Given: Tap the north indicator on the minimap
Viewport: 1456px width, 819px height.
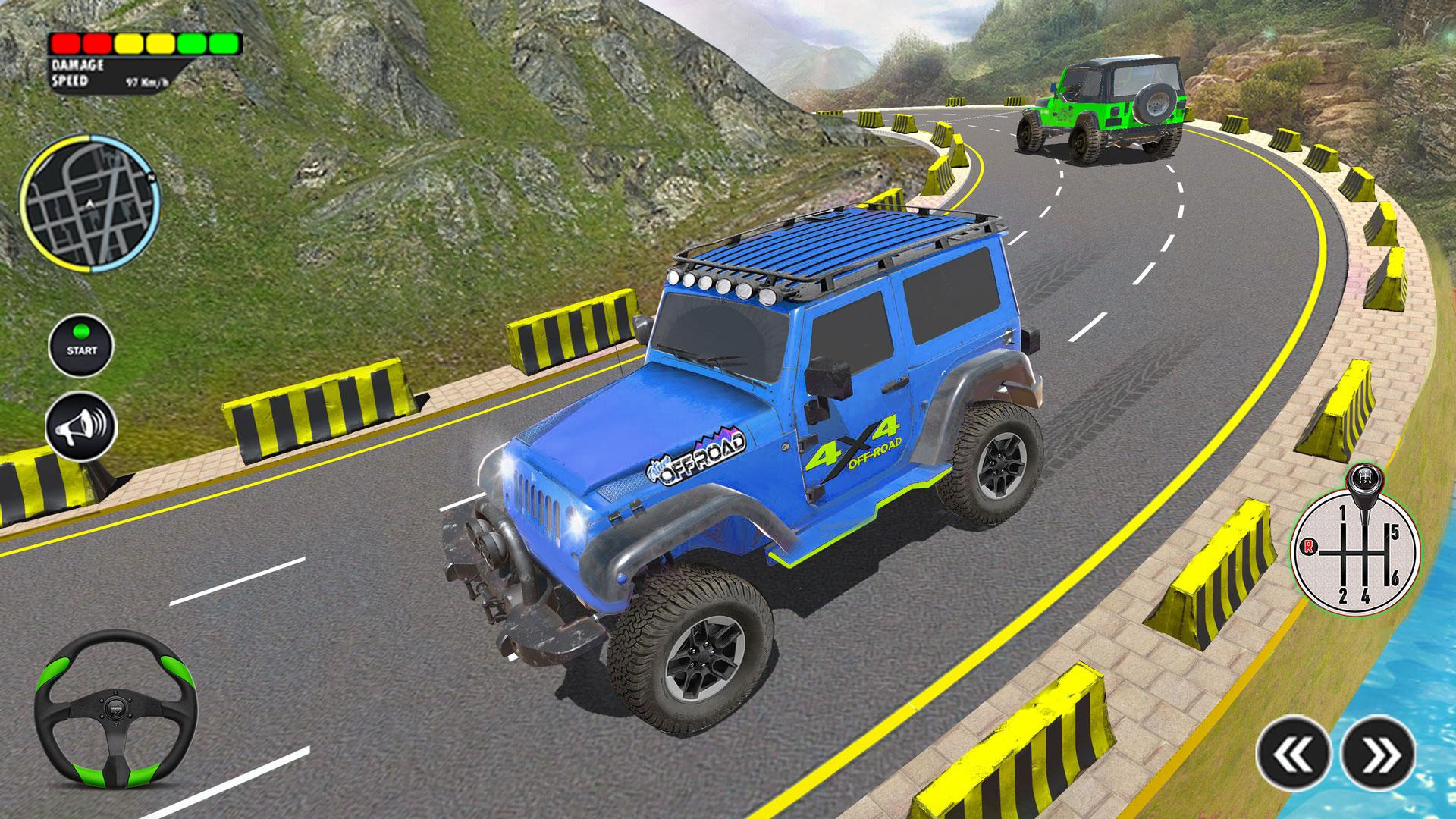Looking at the screenshot, I should point(151,177).
